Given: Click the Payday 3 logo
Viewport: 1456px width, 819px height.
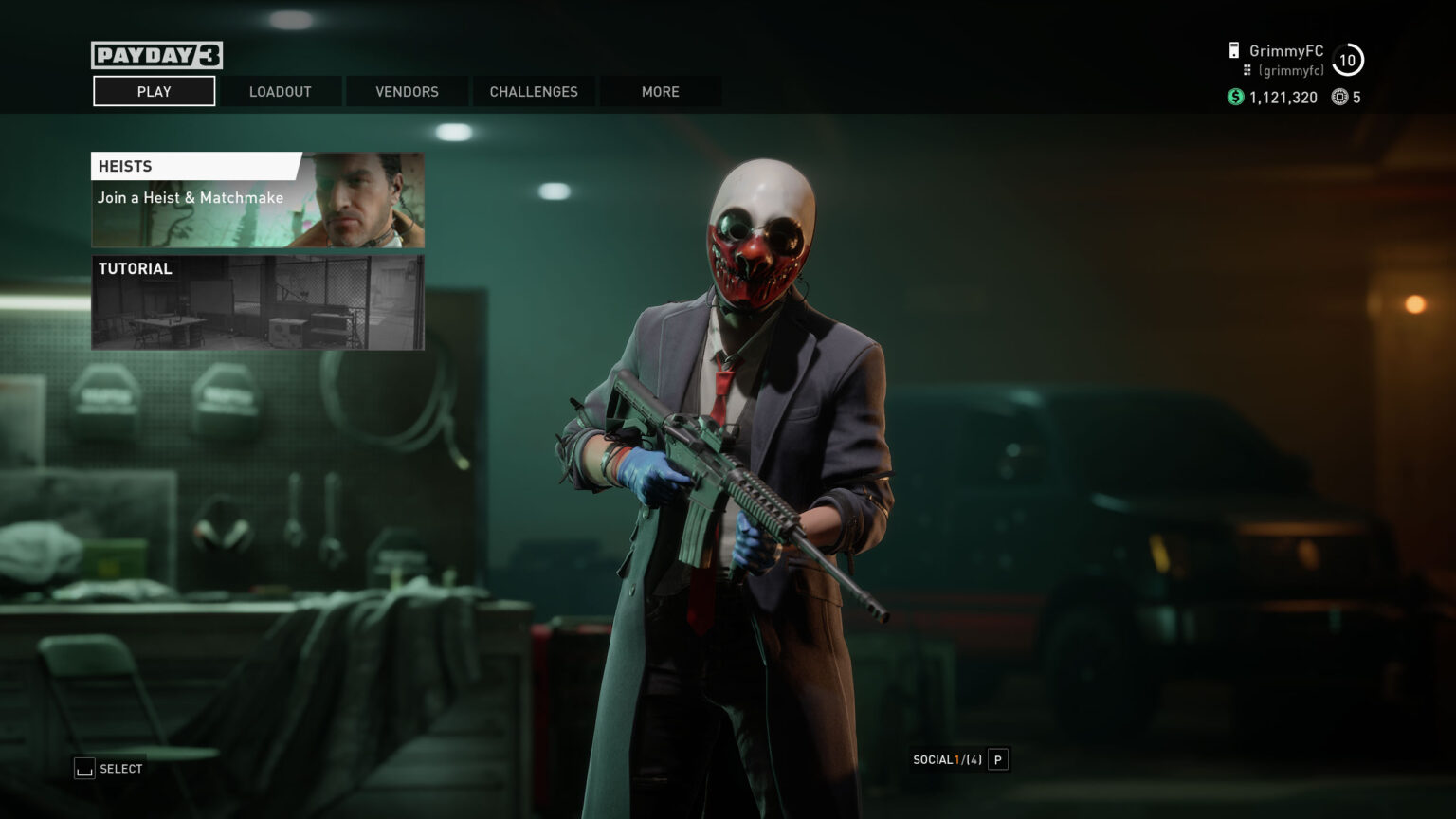Looking at the screenshot, I should pyautogui.click(x=156, y=56).
